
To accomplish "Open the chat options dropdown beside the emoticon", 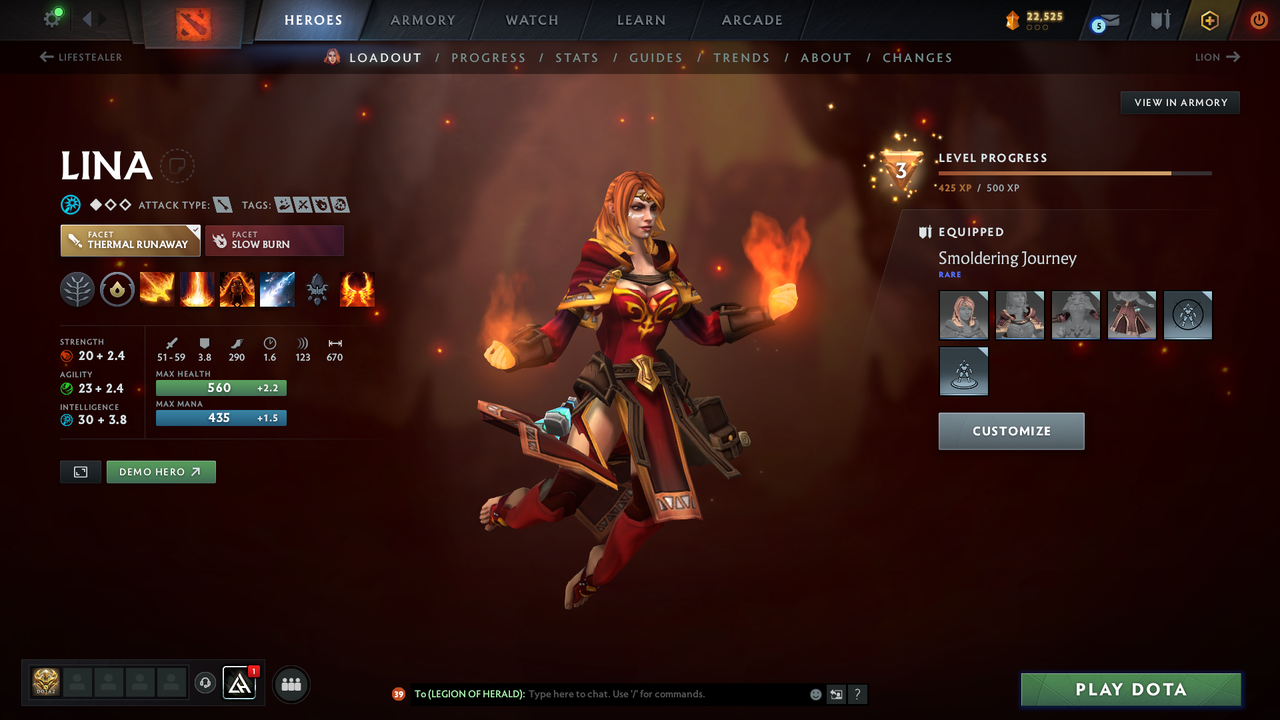I will coord(835,693).
